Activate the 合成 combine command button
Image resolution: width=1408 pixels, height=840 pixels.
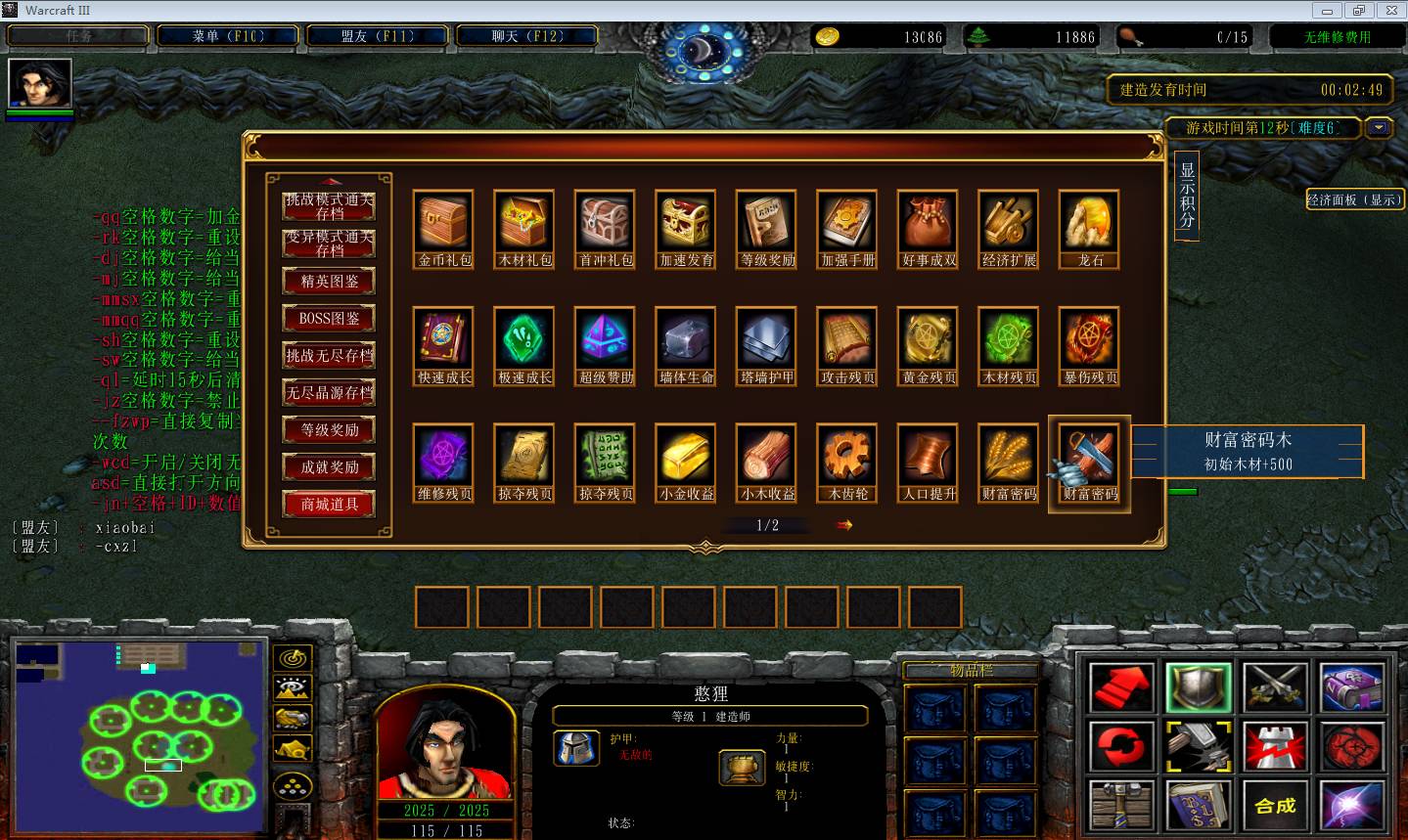[1275, 806]
